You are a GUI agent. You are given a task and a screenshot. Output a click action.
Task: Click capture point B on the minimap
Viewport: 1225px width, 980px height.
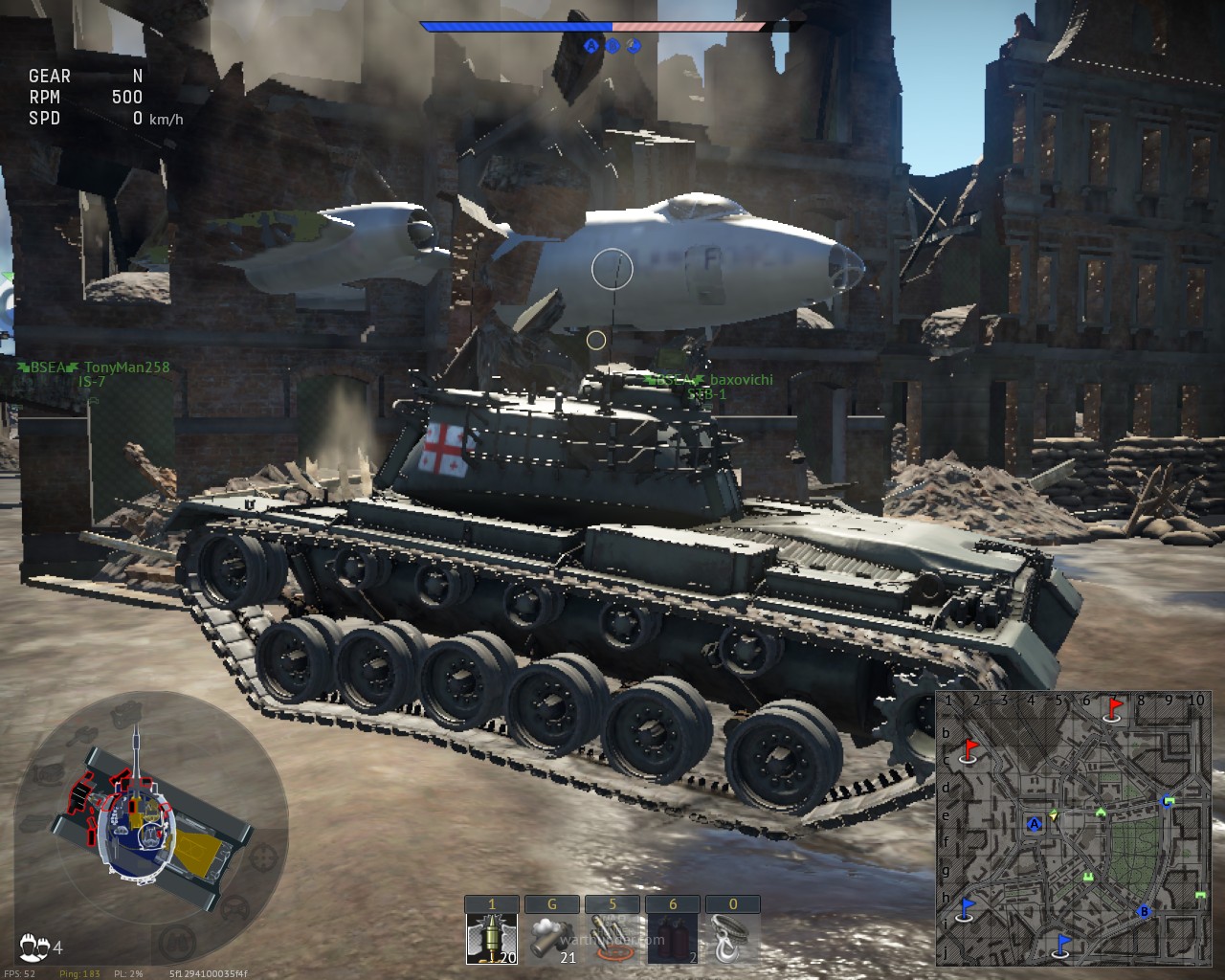1144,912
